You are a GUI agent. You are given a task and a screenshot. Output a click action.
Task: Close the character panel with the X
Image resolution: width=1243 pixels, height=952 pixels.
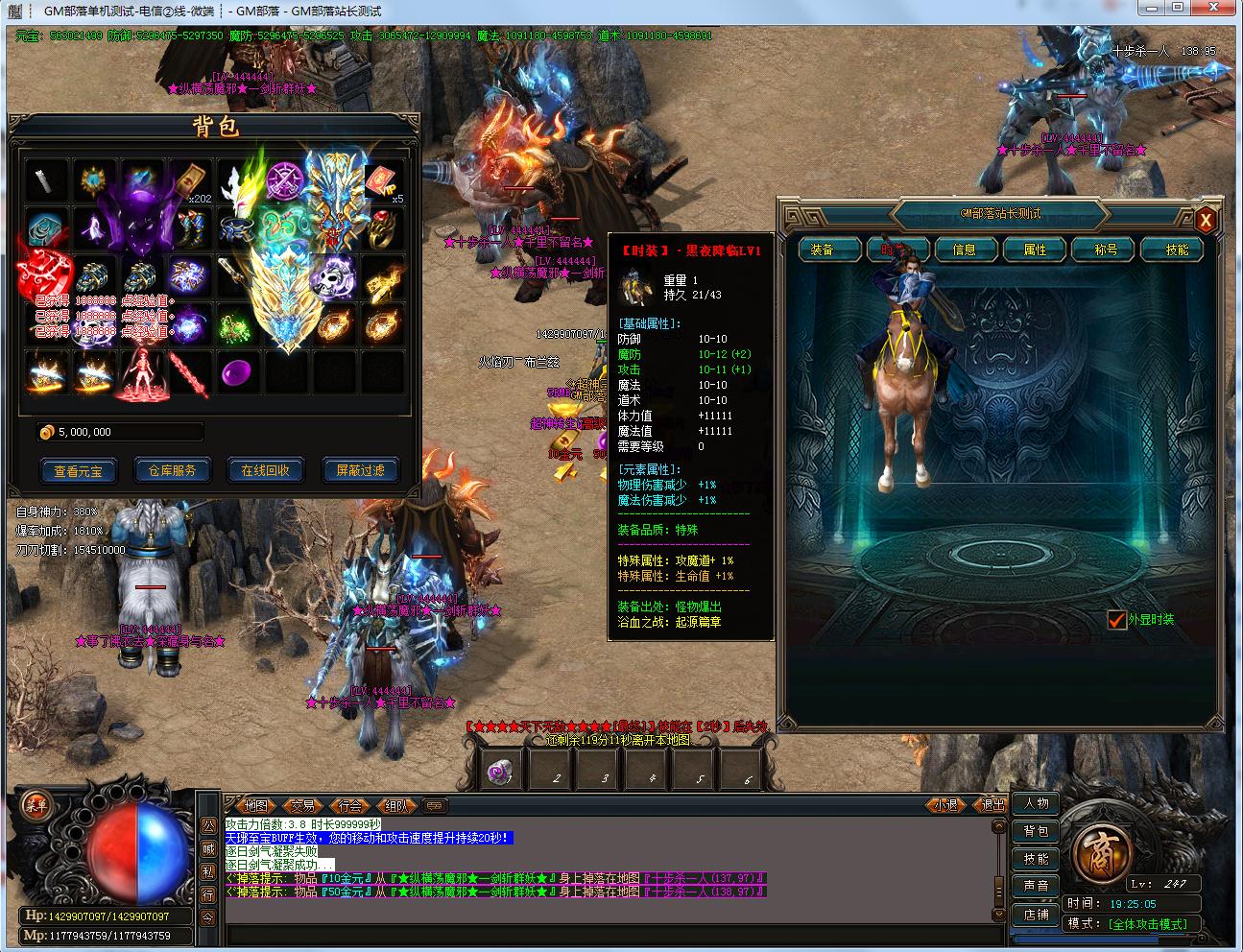coord(1206,221)
